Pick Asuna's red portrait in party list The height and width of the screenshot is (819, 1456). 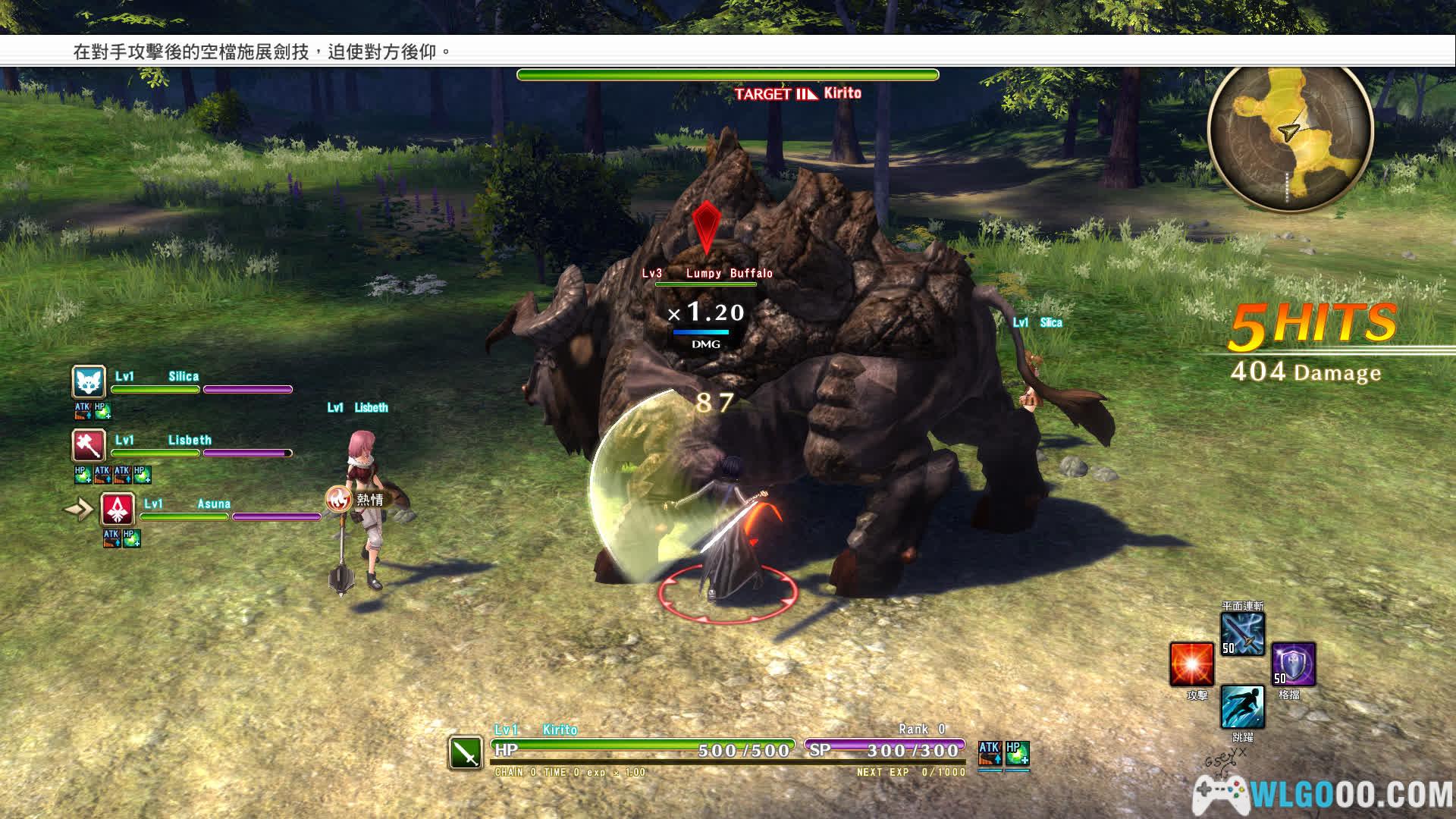118,510
